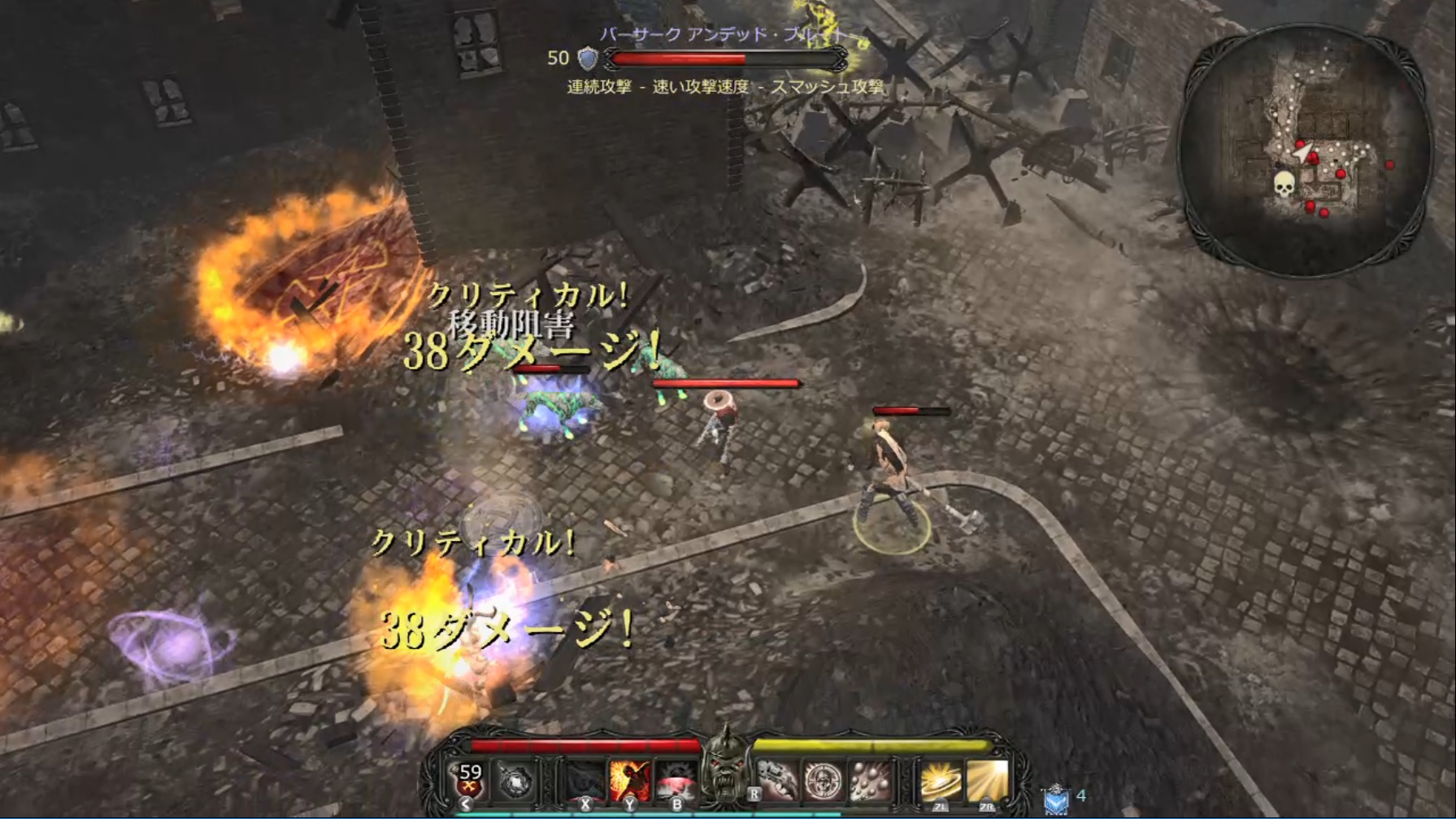Click the shield icon beside enemy level 50
This screenshot has width=1456, height=819.
coord(587,59)
